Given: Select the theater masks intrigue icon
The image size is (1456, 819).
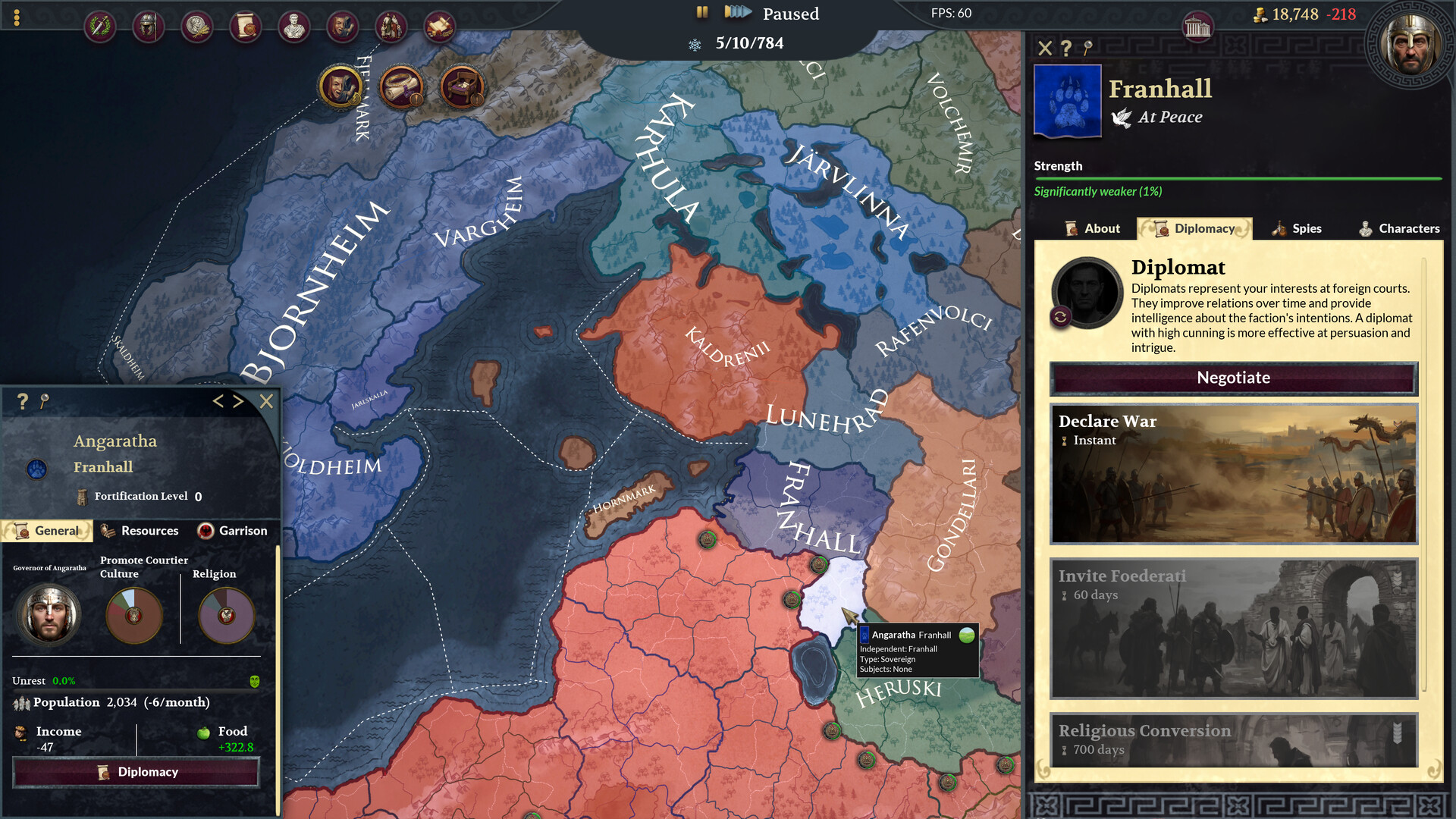Looking at the screenshot, I should coord(342,25).
